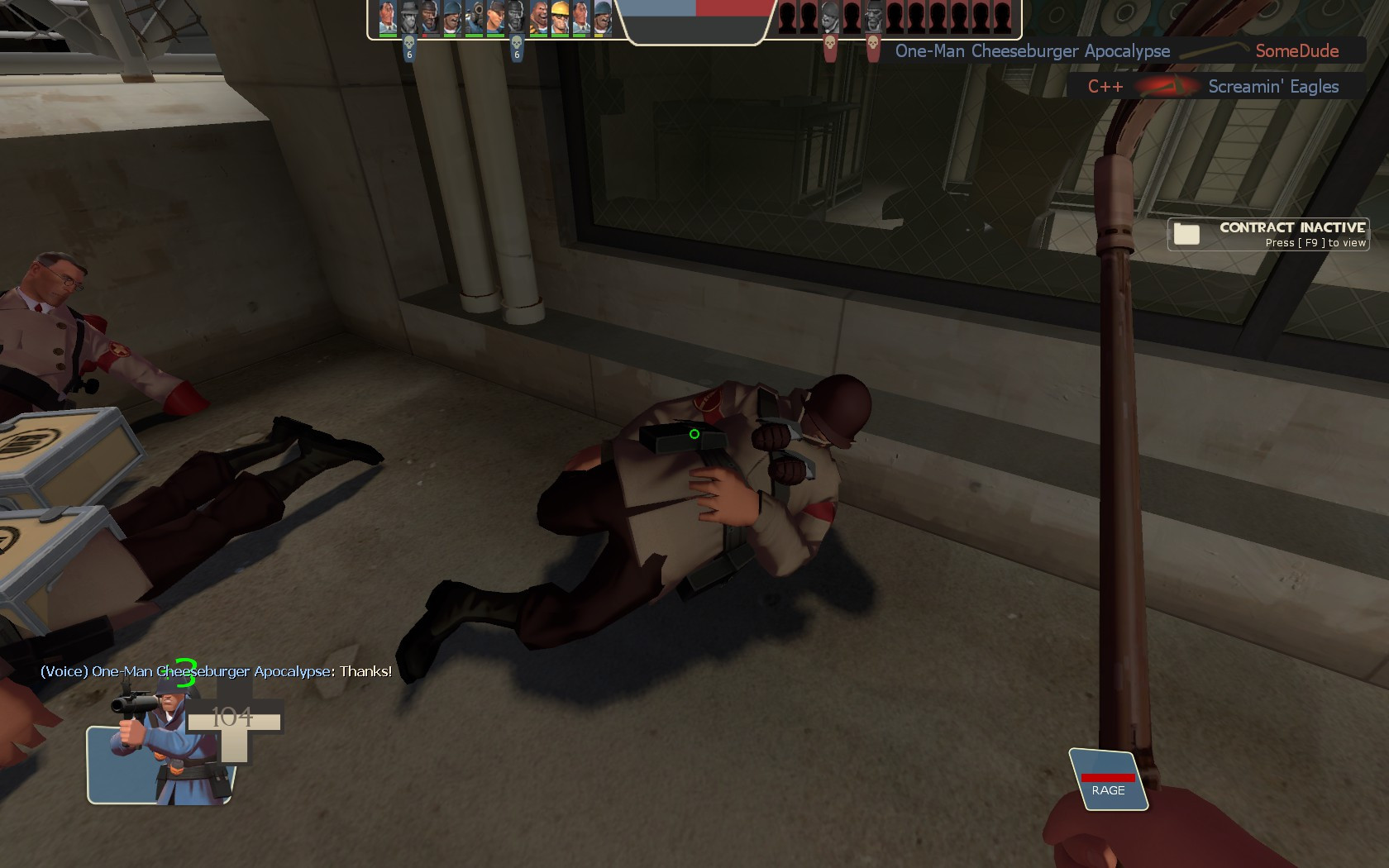Viewport: 1389px width, 868px height.
Task: Click "Screamin' Eagles" in the kill feed
Action: (1274, 84)
